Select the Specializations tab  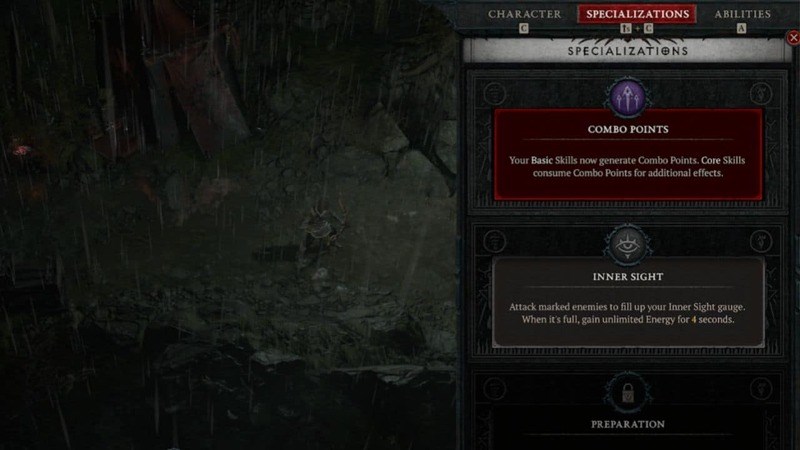pyautogui.click(x=637, y=14)
